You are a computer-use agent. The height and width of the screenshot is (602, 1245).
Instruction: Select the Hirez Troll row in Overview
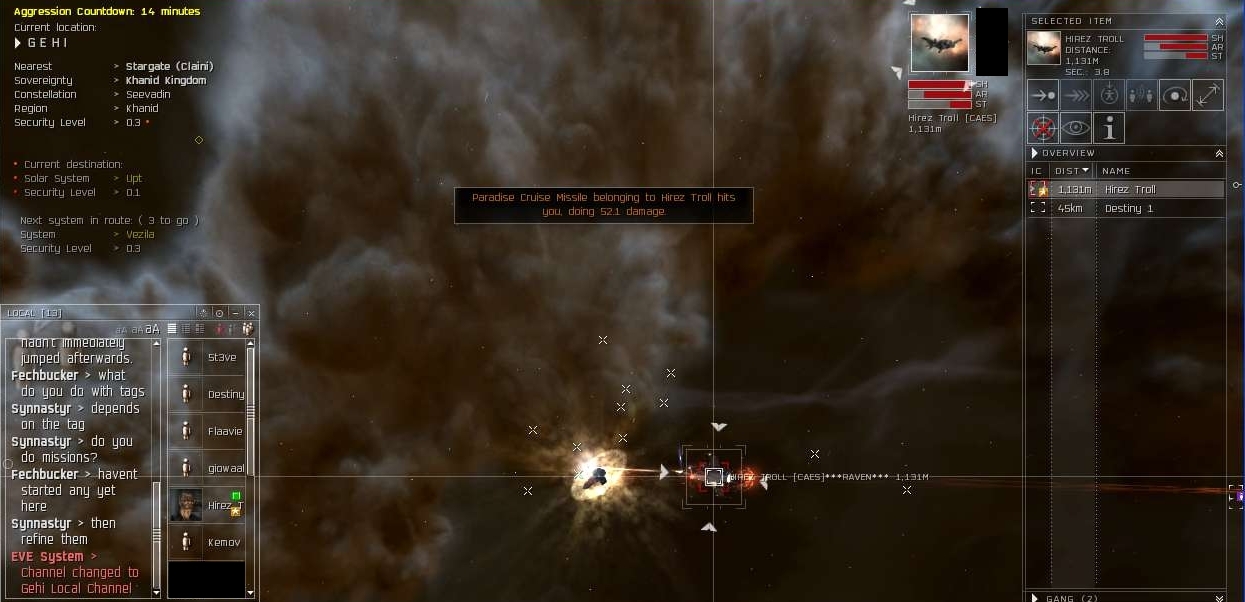point(1129,189)
